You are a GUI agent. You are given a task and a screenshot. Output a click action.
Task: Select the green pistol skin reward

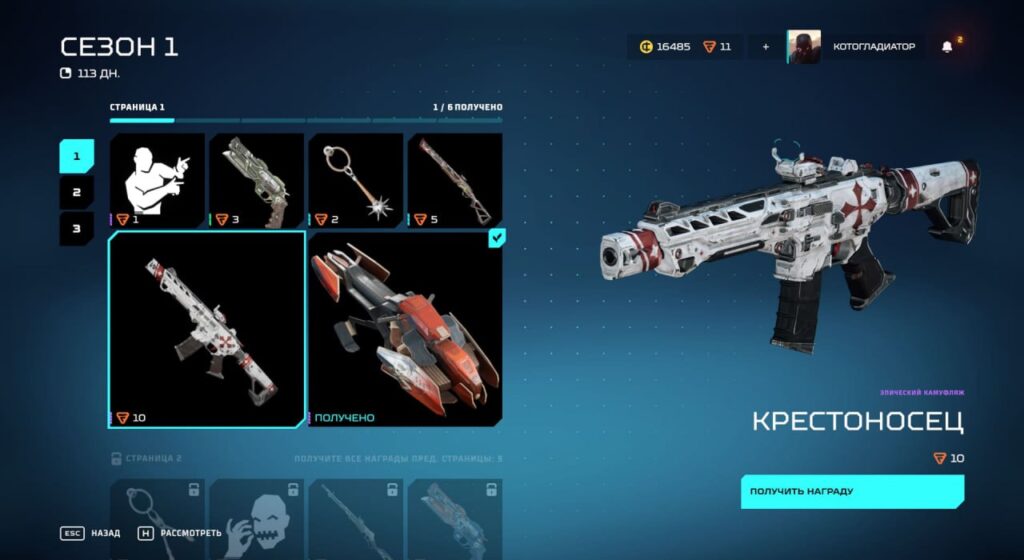(x=256, y=180)
